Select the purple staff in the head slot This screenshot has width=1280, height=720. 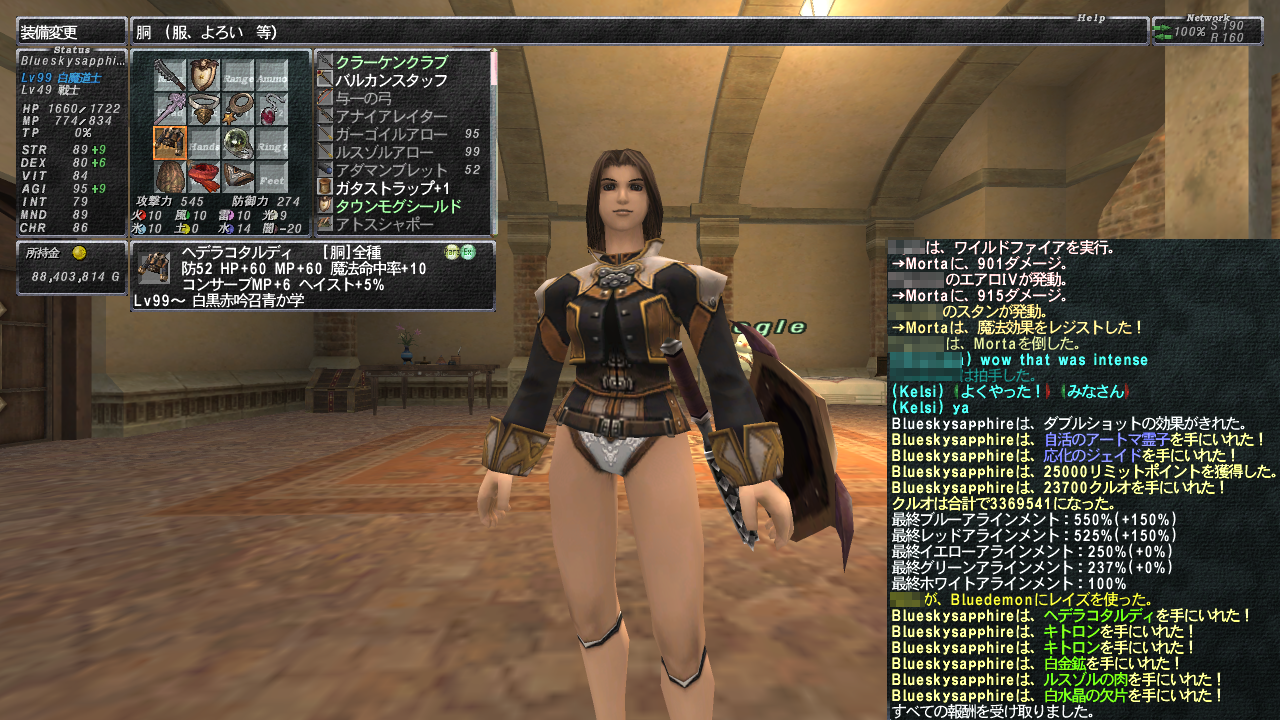170,108
